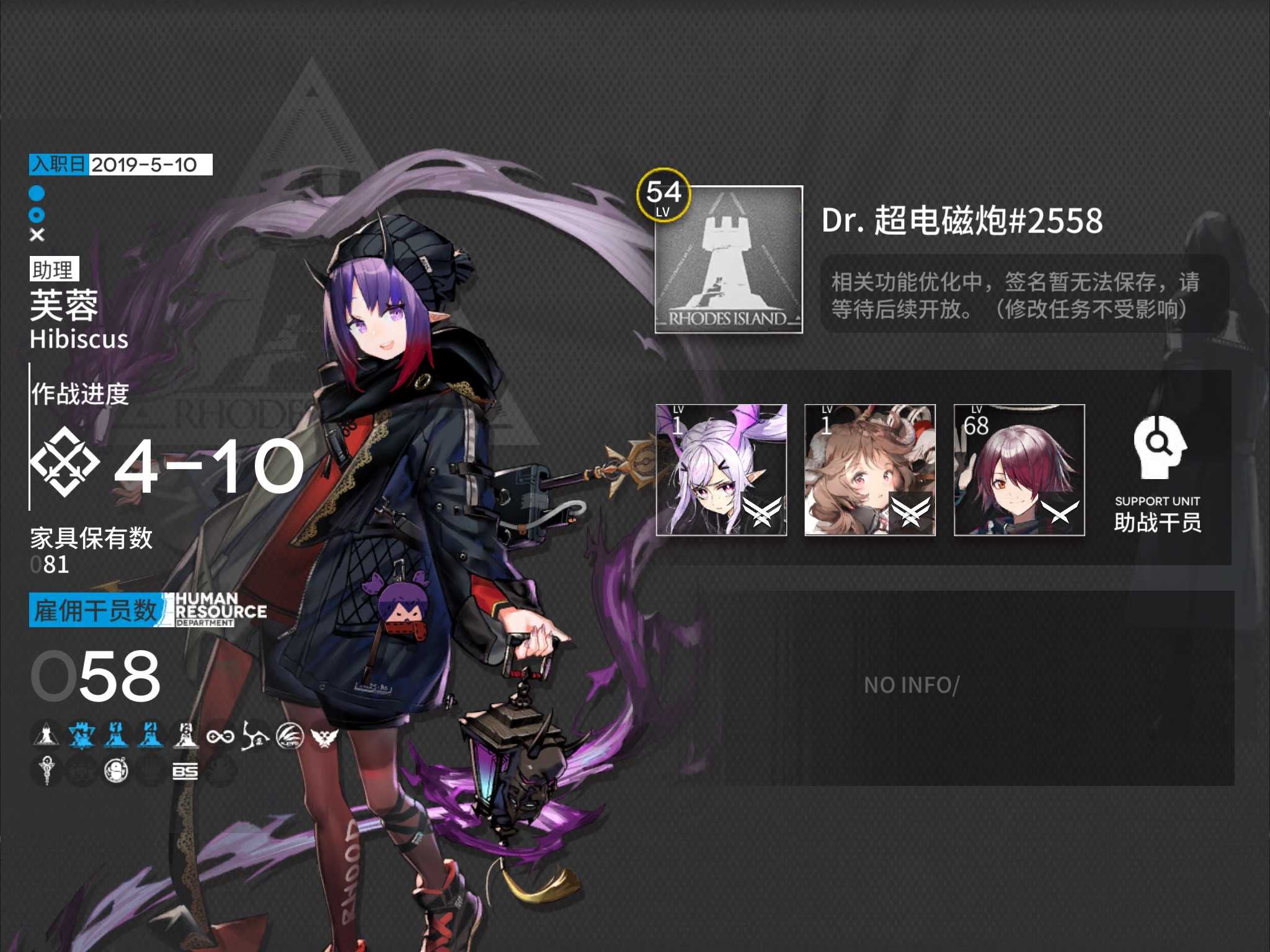Screen dimensions: 1270x952
Task: Select the Blacksteel BS faction icon
Action: (x=185, y=771)
